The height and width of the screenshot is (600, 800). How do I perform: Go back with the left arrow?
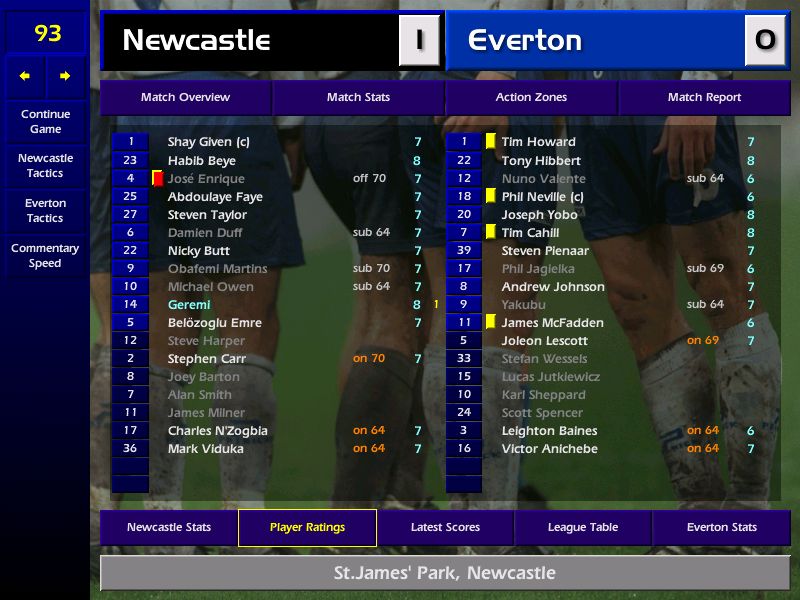click(25, 76)
